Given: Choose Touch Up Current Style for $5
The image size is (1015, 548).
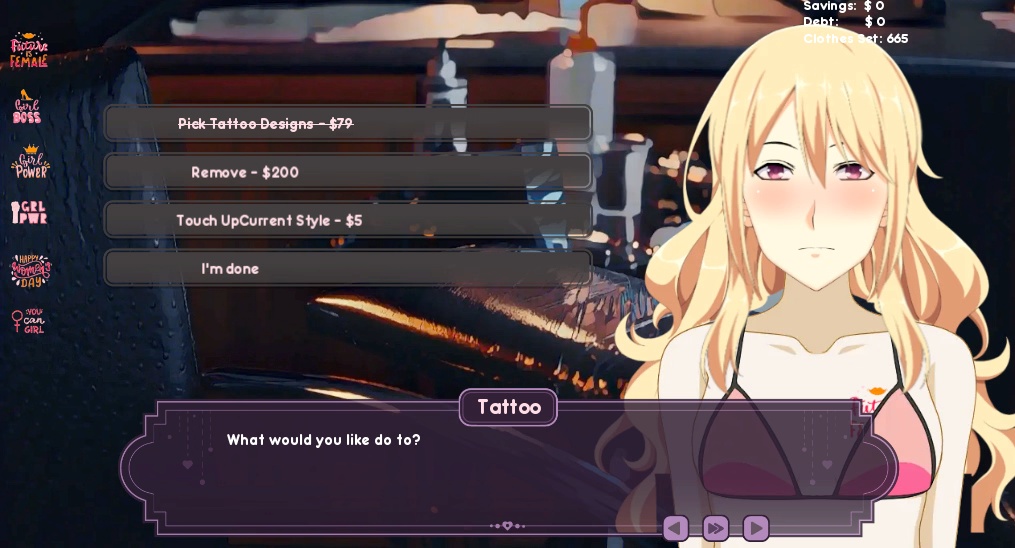Looking at the screenshot, I should coord(348,220).
